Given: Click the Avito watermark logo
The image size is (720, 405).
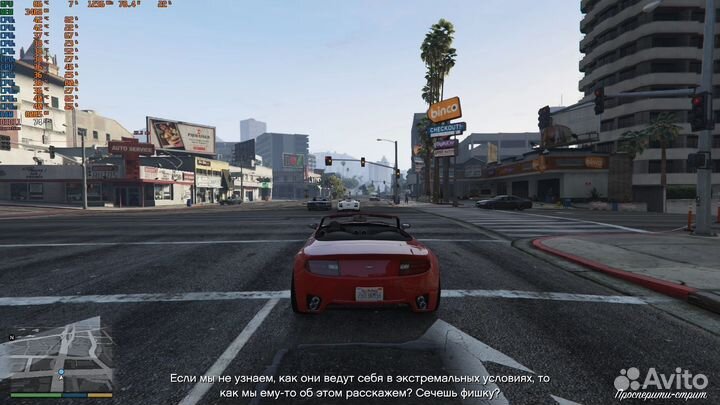Looking at the screenshot, I should (661, 378).
